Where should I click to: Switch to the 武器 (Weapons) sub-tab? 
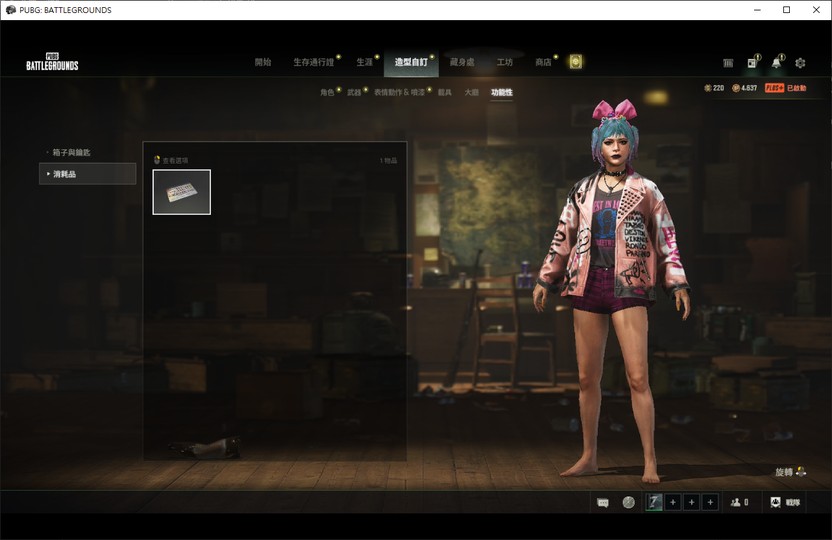[x=354, y=92]
